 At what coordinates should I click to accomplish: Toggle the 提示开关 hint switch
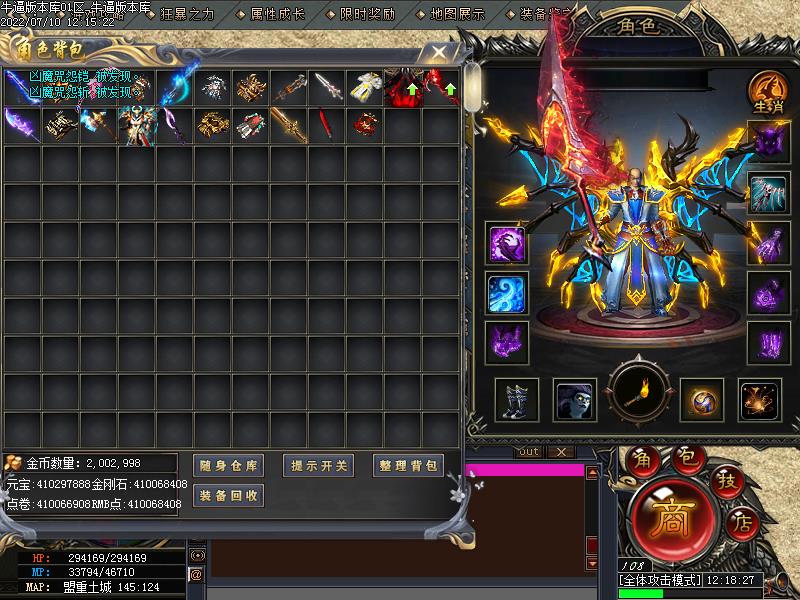(320, 466)
